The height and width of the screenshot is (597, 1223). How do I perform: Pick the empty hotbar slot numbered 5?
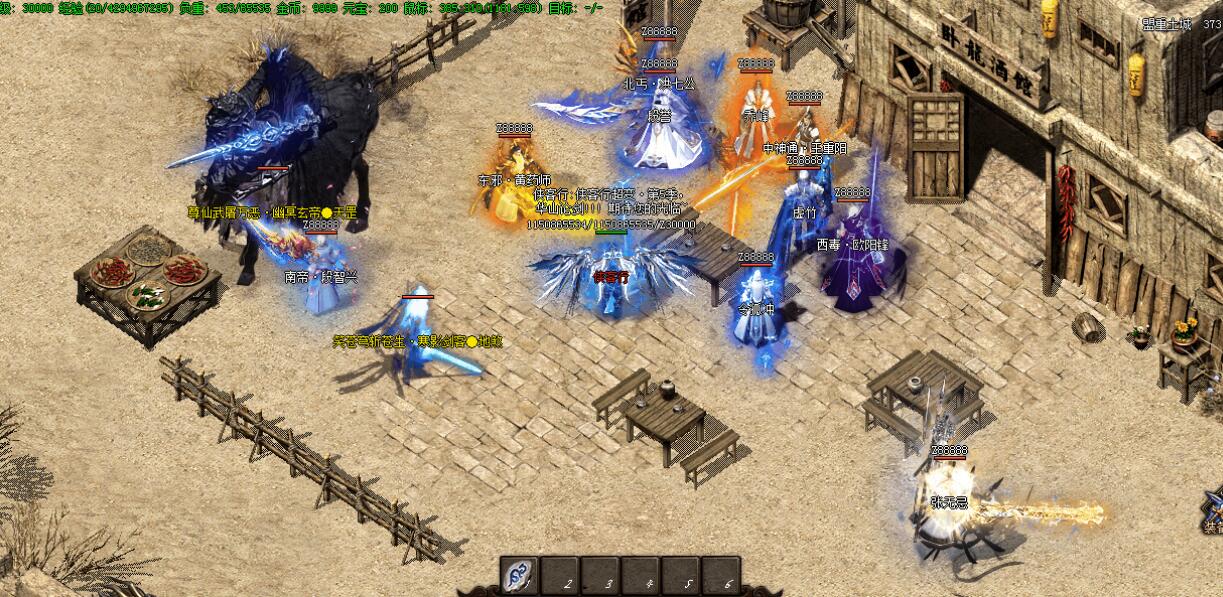[x=680, y=576]
